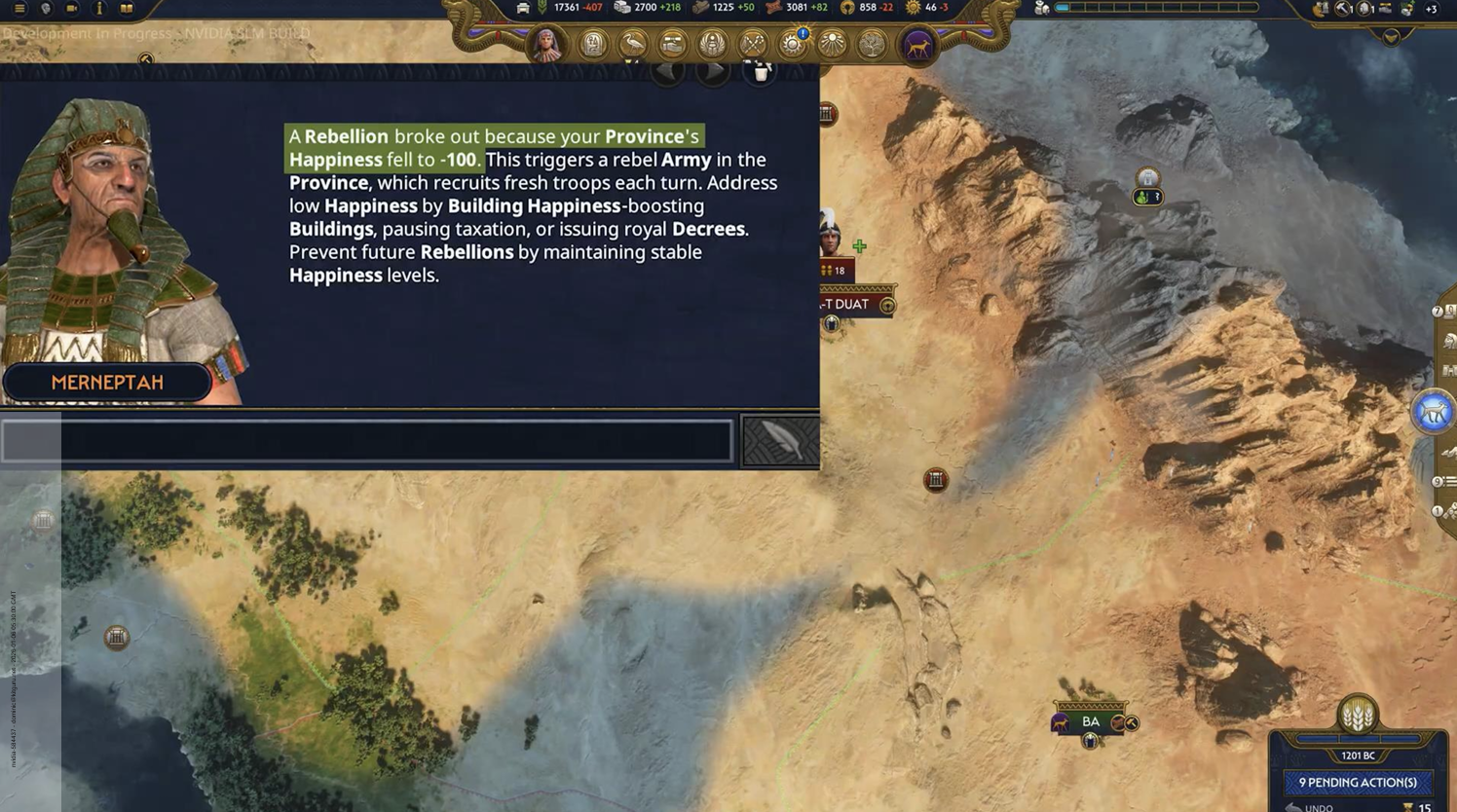This screenshot has height=812, width=1457.
Task: Open the crossed crook and flail panel
Action: [753, 45]
